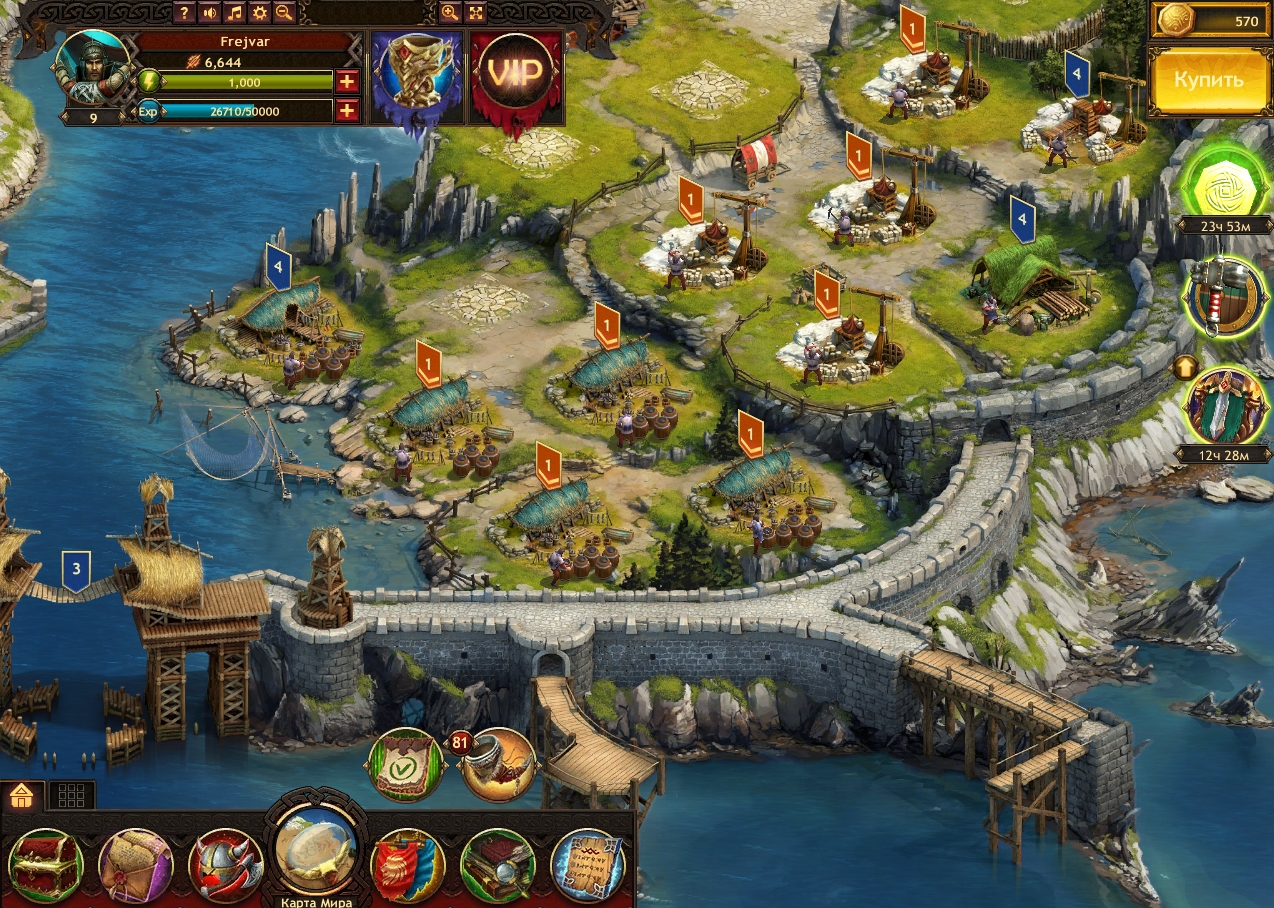This screenshot has width=1274, height=908.
Task: Add energy with the plus button
Action: [x=347, y=82]
